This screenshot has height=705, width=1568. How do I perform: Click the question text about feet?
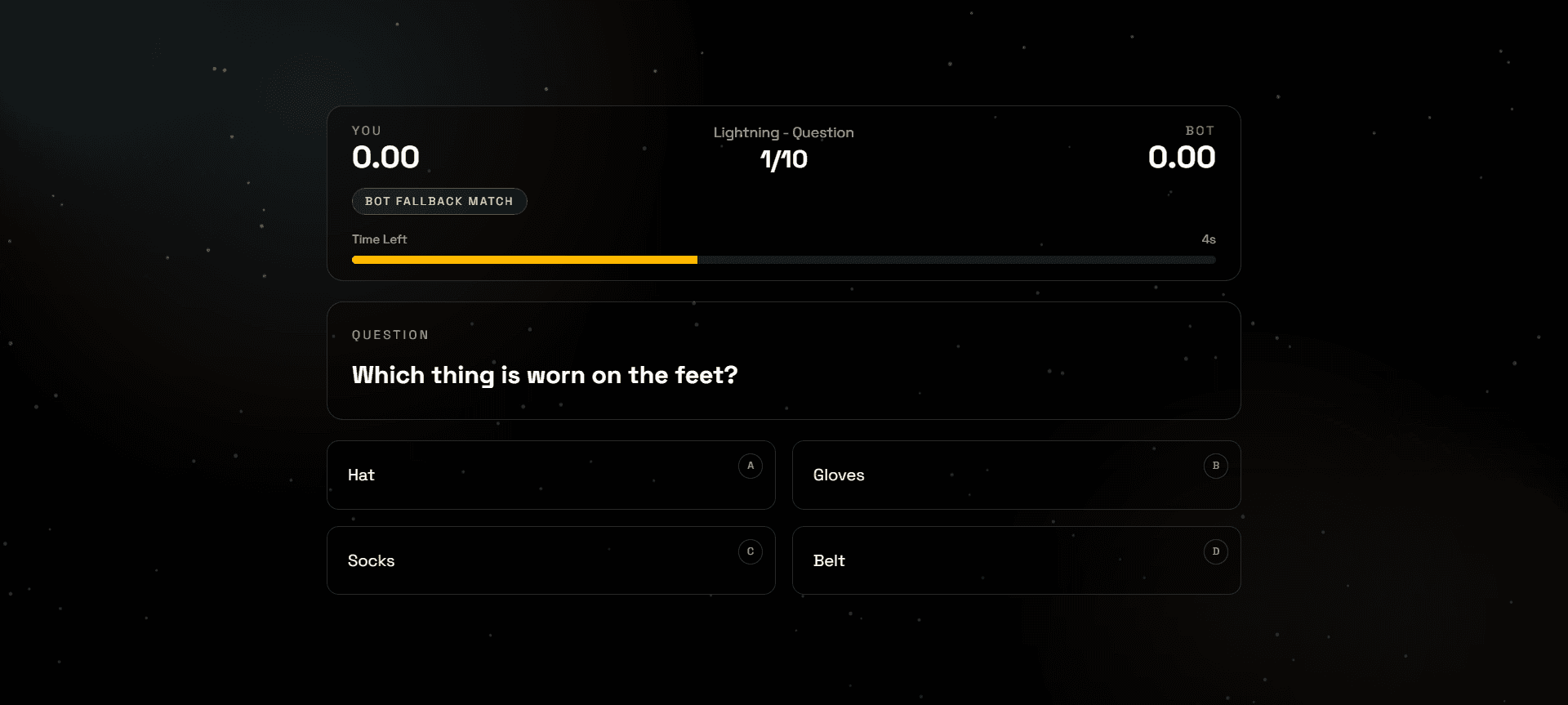(544, 375)
